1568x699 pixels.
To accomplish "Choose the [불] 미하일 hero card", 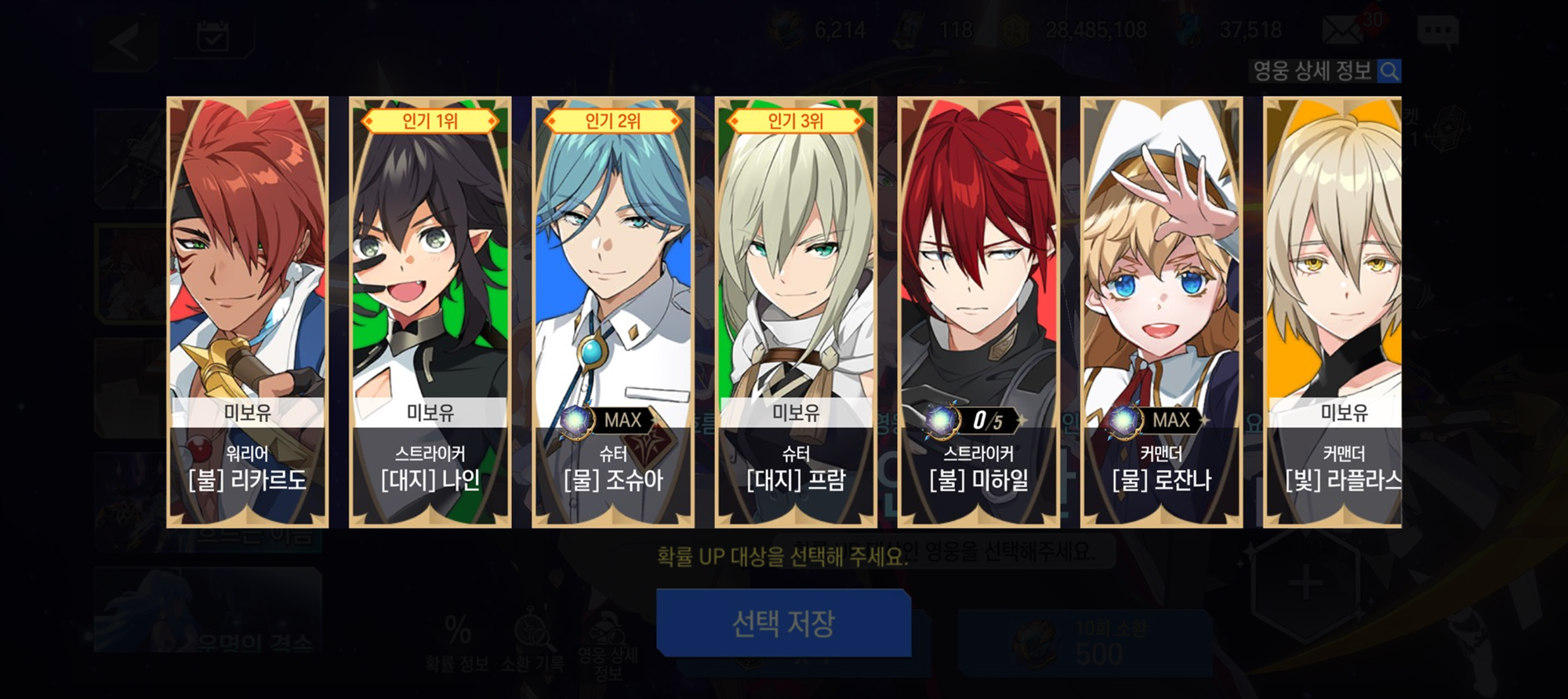I will pyautogui.click(x=978, y=311).
